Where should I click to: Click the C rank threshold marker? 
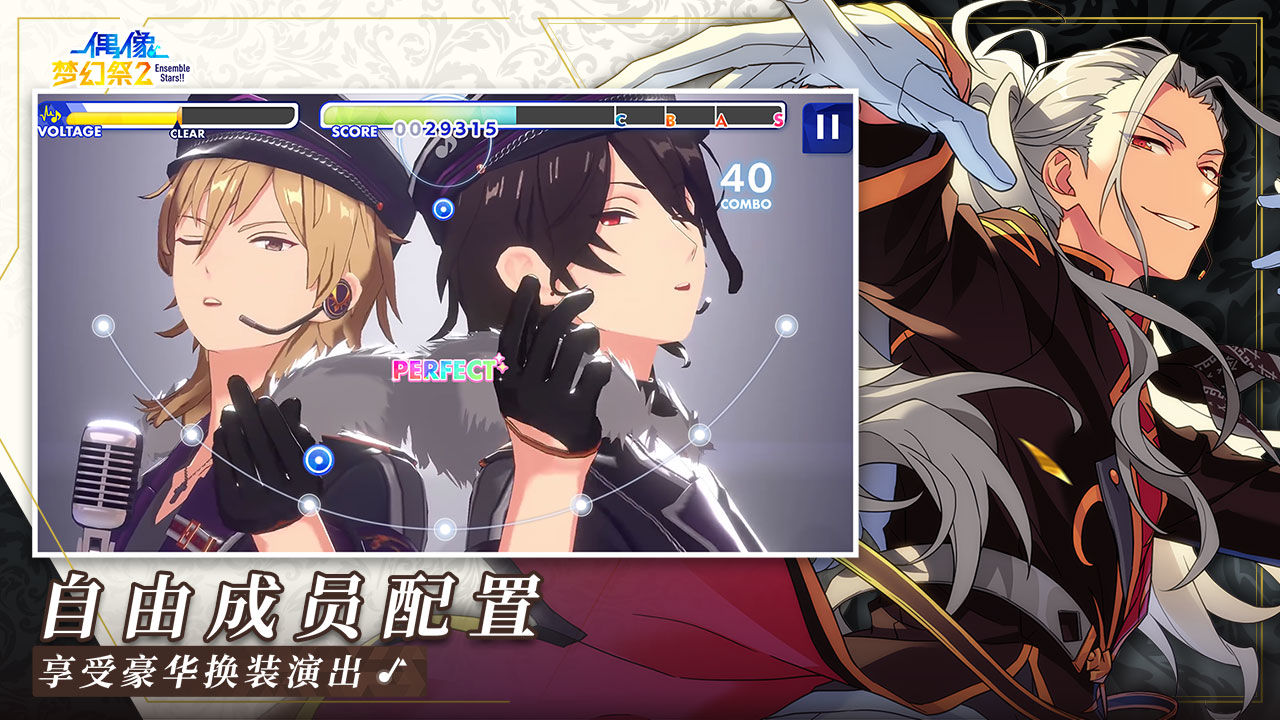[x=620, y=119]
